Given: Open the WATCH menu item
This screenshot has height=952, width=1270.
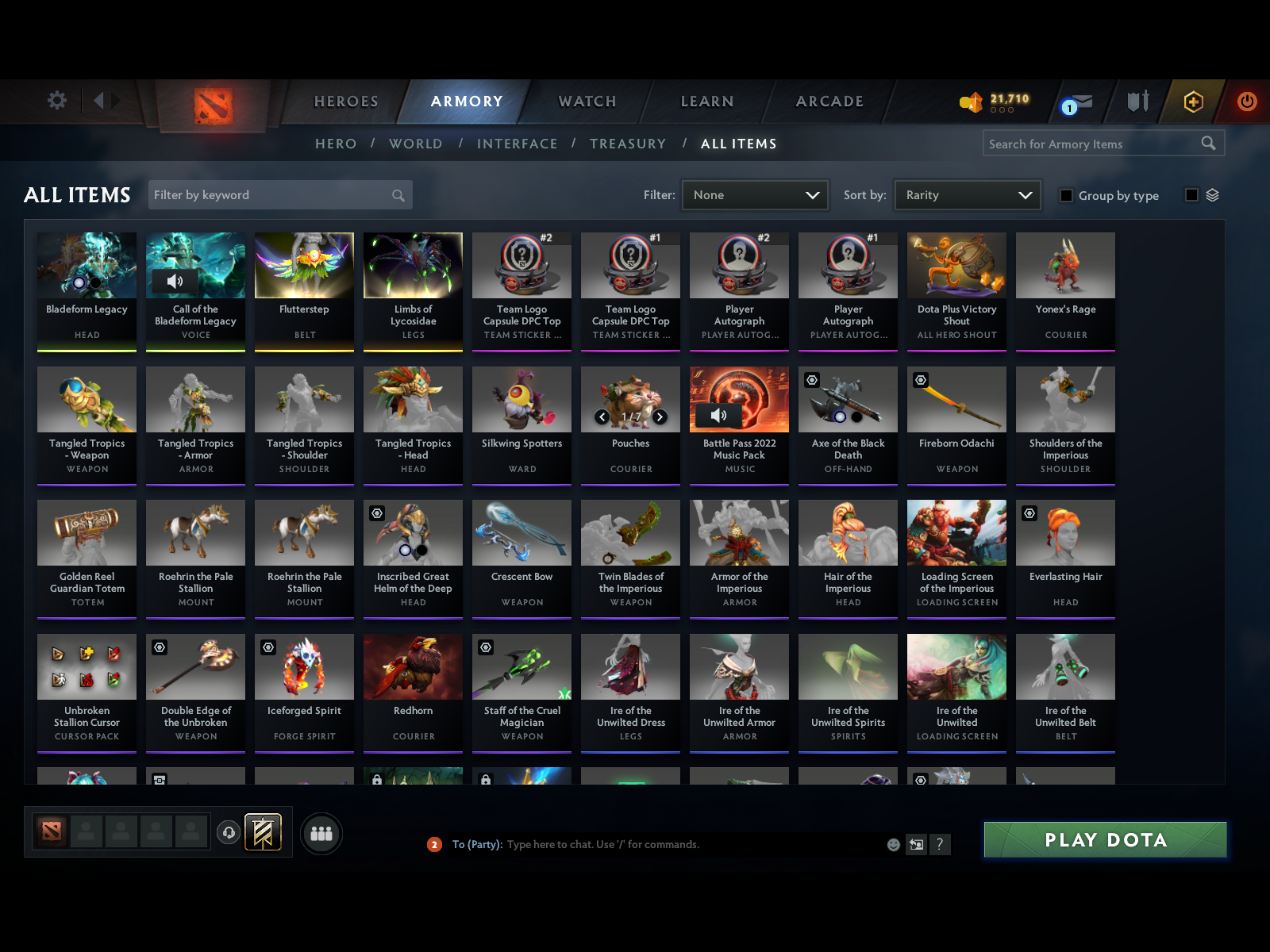Looking at the screenshot, I should coord(587,102).
